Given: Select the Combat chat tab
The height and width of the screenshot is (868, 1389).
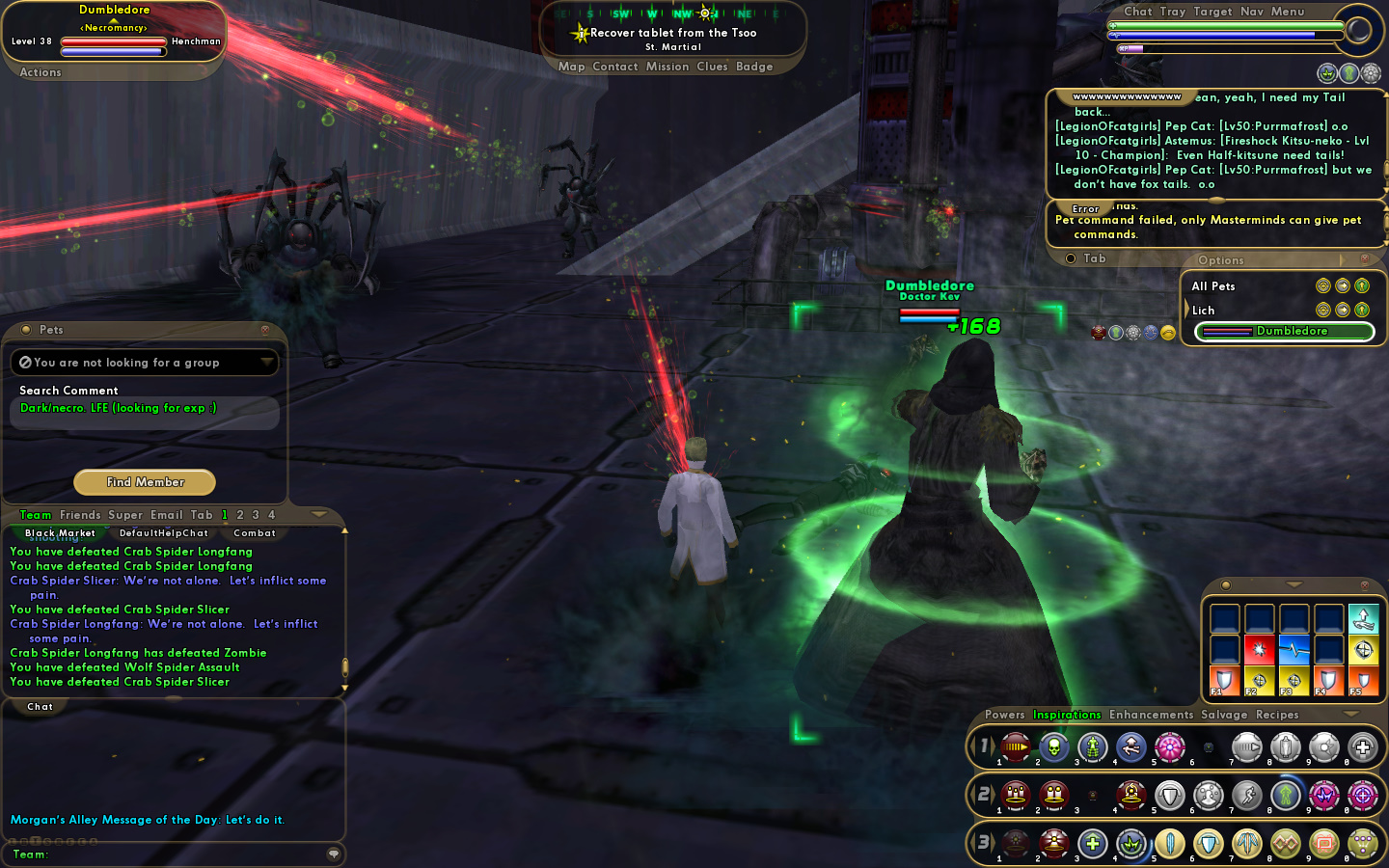Looking at the screenshot, I should pos(255,533).
